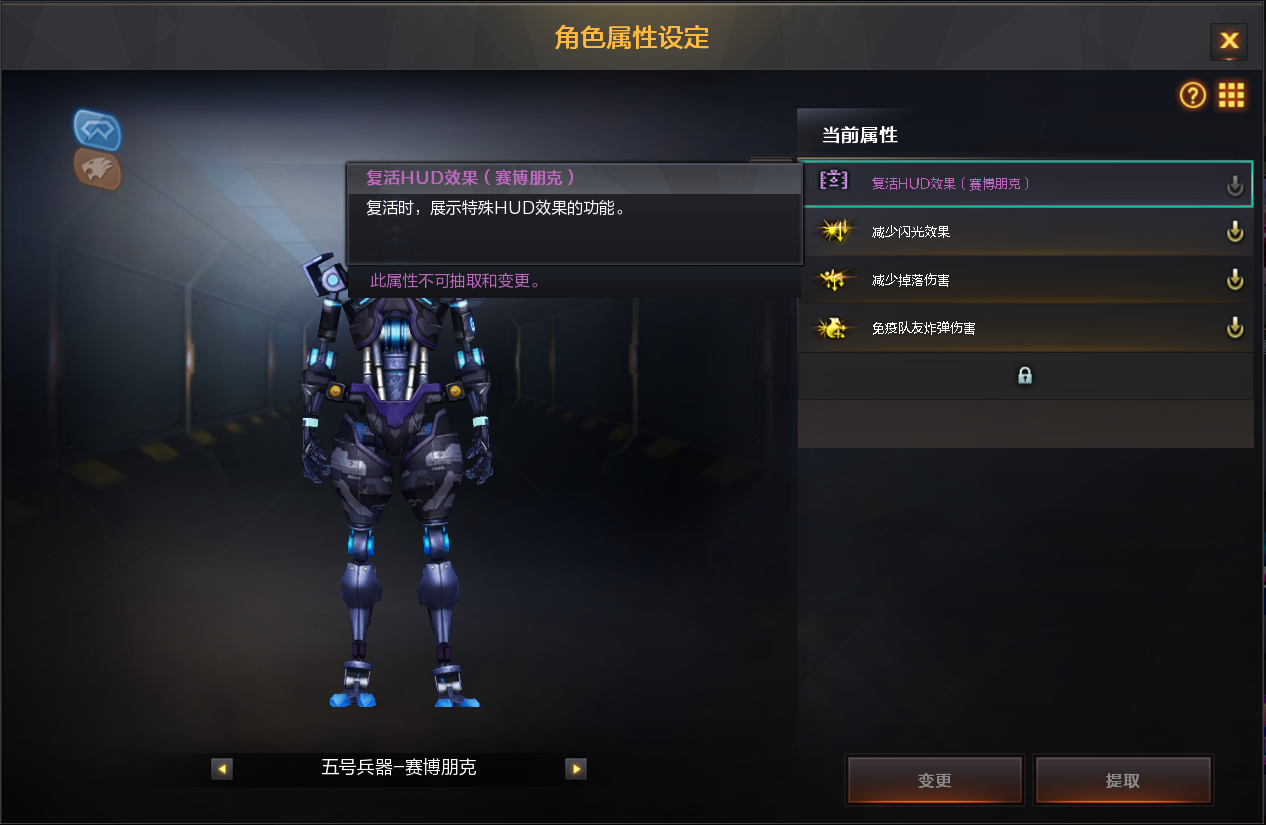The height and width of the screenshot is (825, 1266).
Task: Click the locked attribute slot
Action: coord(1024,376)
